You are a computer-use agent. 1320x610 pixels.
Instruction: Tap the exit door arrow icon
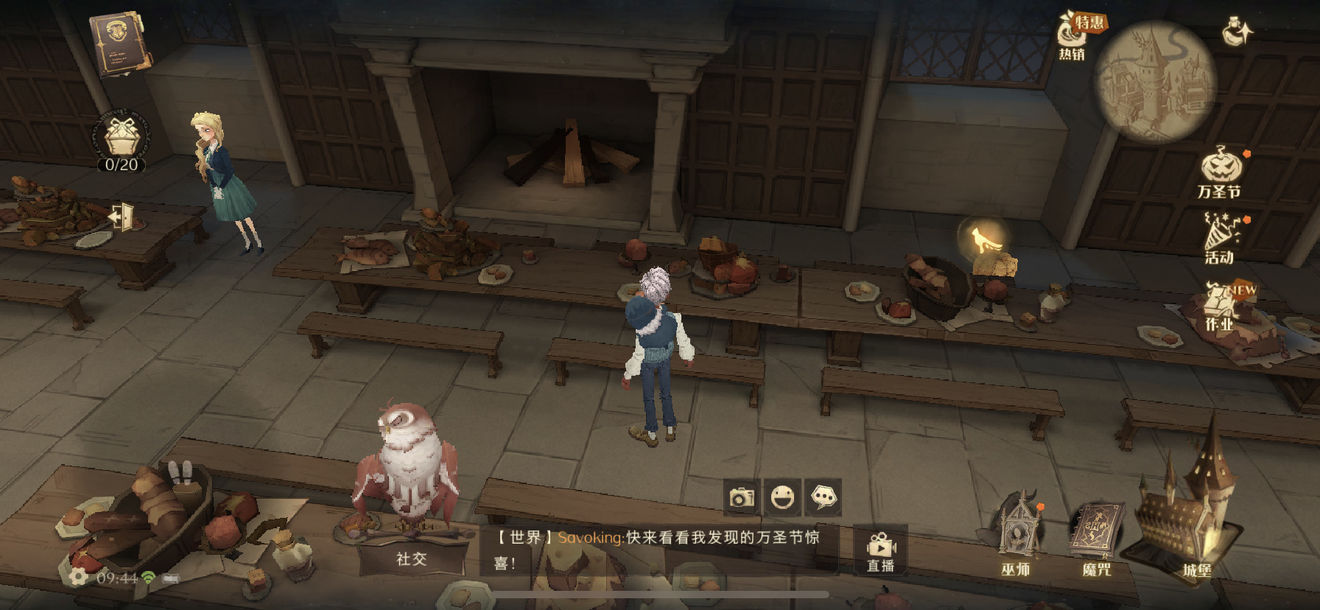(122, 216)
